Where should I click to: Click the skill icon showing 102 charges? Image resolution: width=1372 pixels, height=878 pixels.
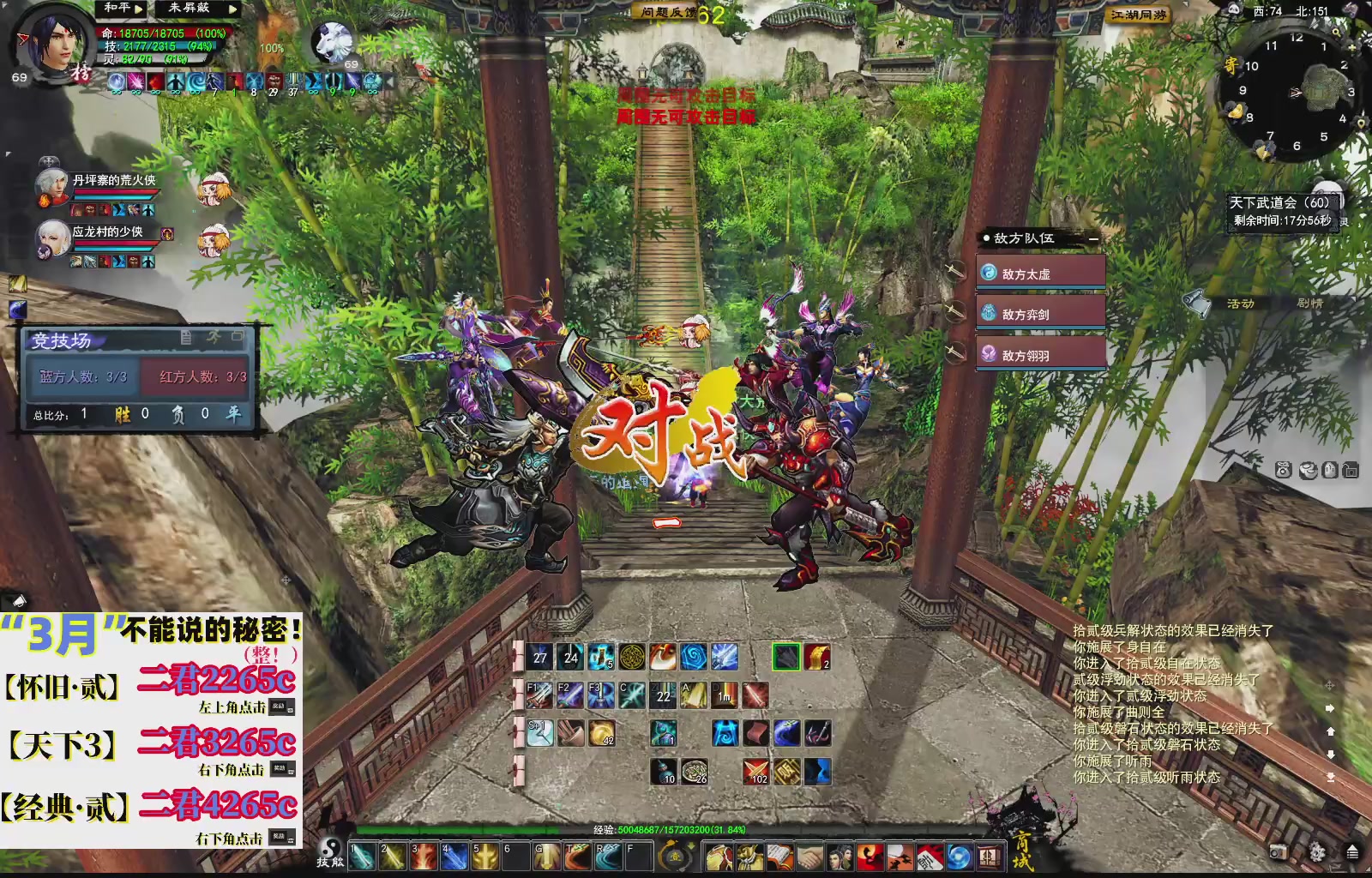coord(756,771)
